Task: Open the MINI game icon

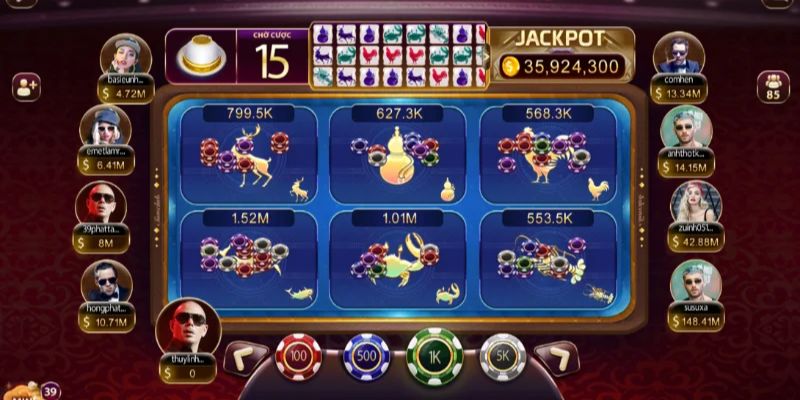Action: (22, 390)
